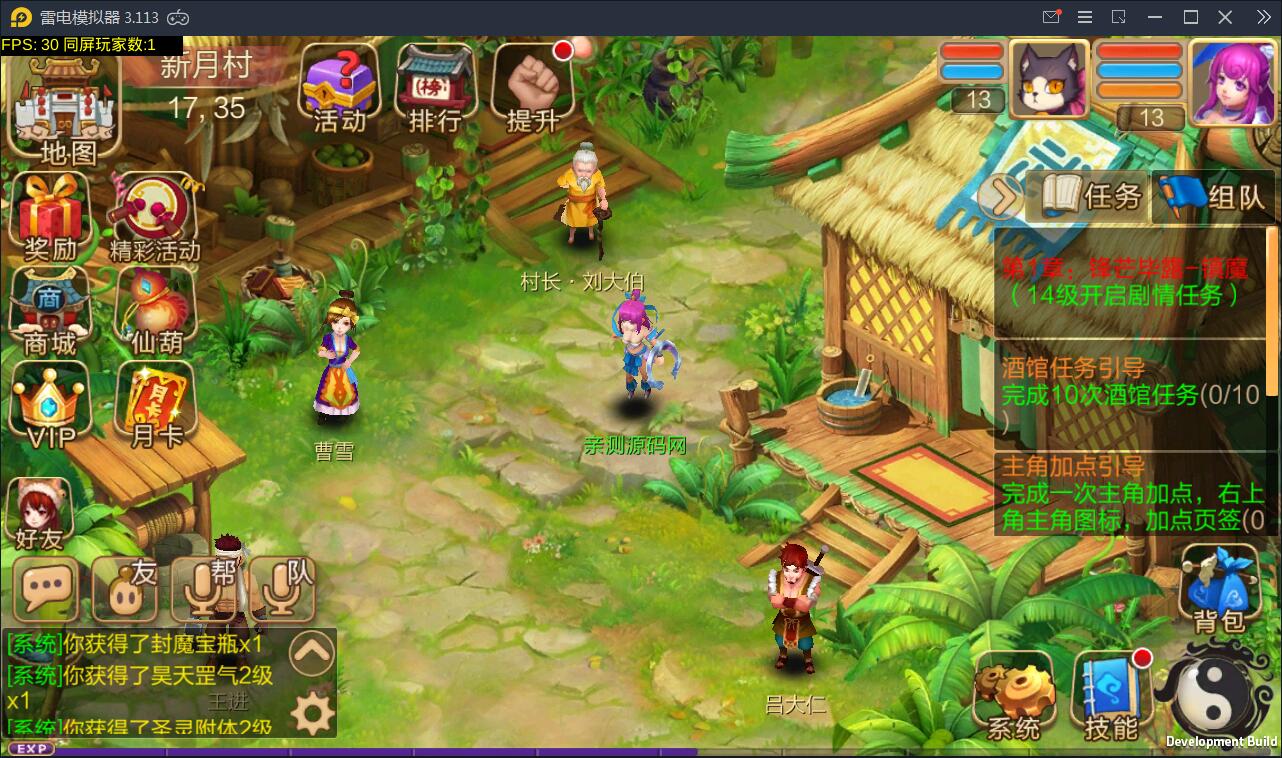Open the 系统 system gears menu

1014,696
